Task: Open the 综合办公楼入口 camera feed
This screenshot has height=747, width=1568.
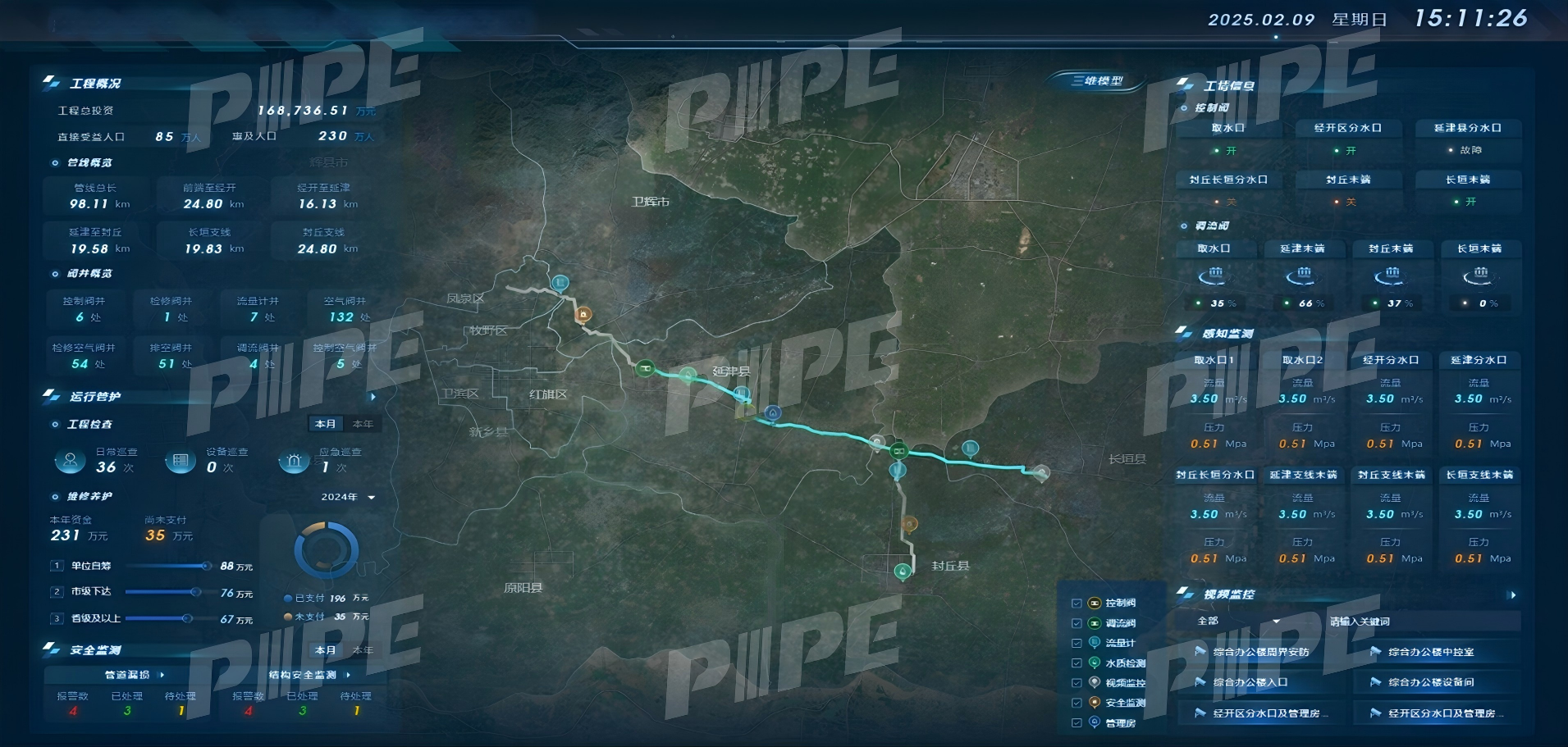Action: pos(1250,682)
